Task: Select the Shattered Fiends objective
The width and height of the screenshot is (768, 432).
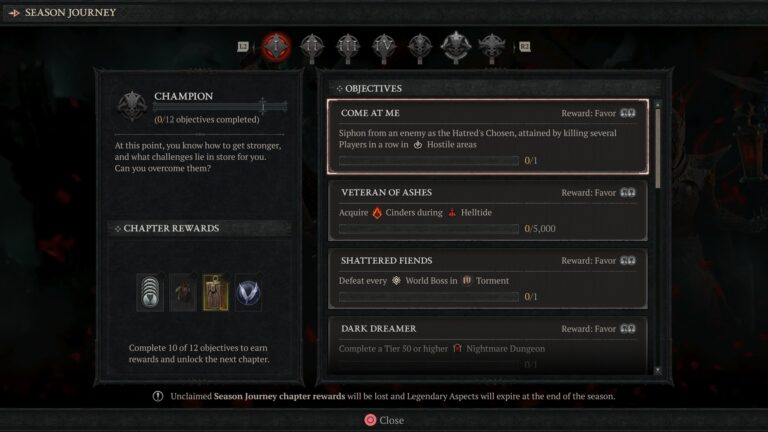Action: point(487,278)
